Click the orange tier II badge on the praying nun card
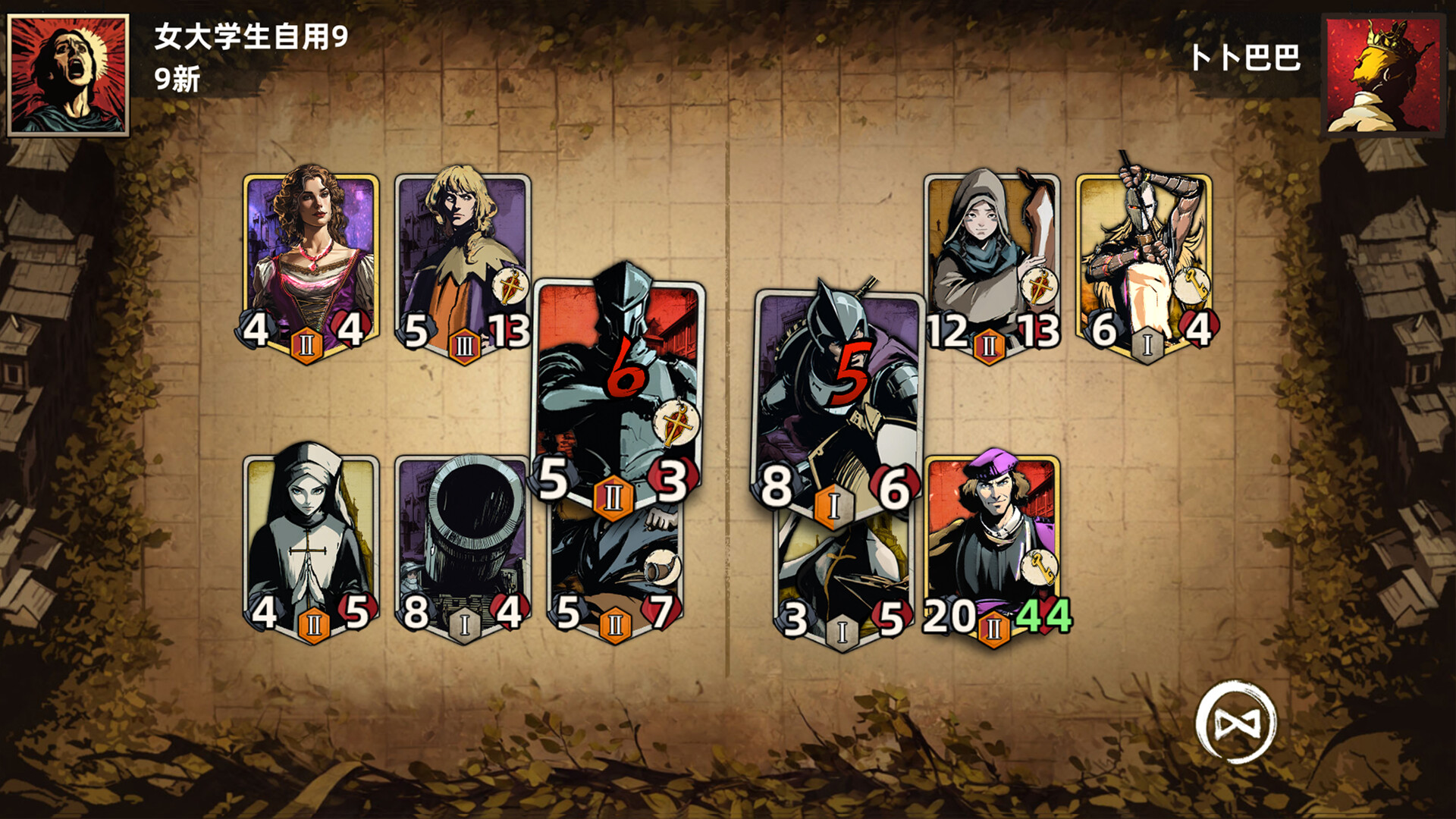Image resolution: width=1456 pixels, height=819 pixels. coord(313,626)
